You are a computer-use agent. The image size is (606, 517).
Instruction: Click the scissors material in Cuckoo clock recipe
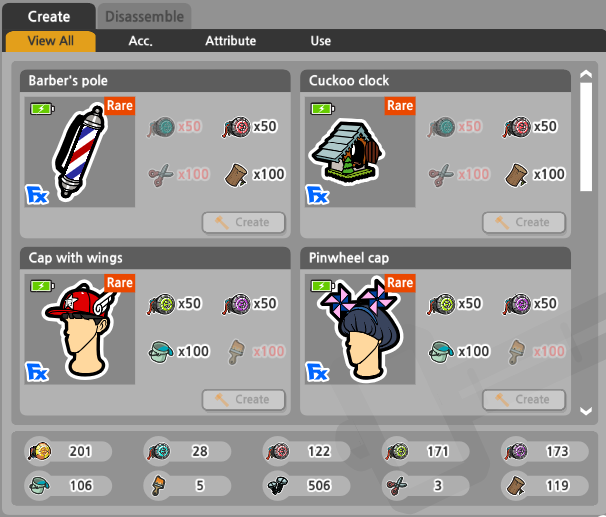click(440, 174)
